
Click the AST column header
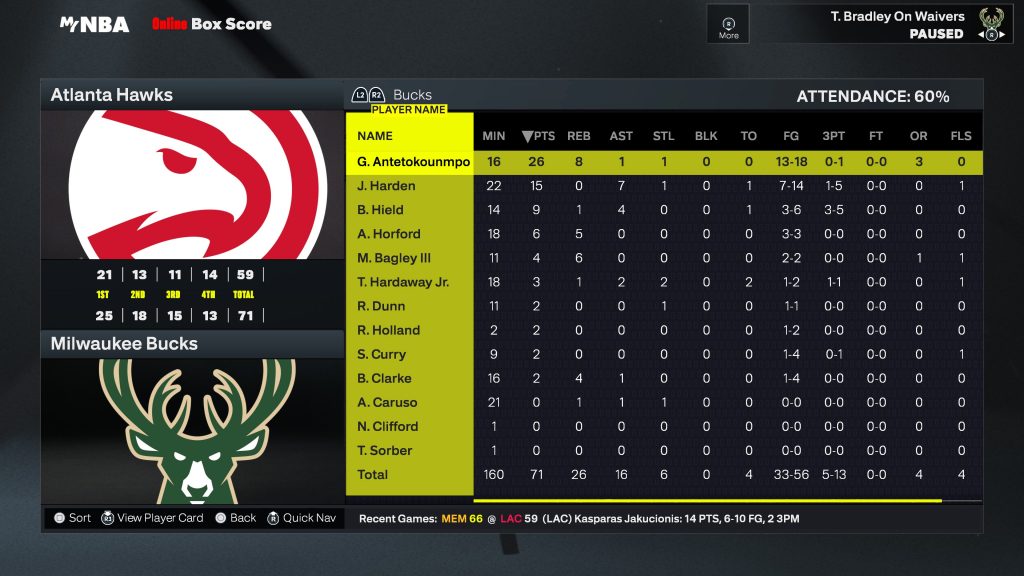[621, 136]
